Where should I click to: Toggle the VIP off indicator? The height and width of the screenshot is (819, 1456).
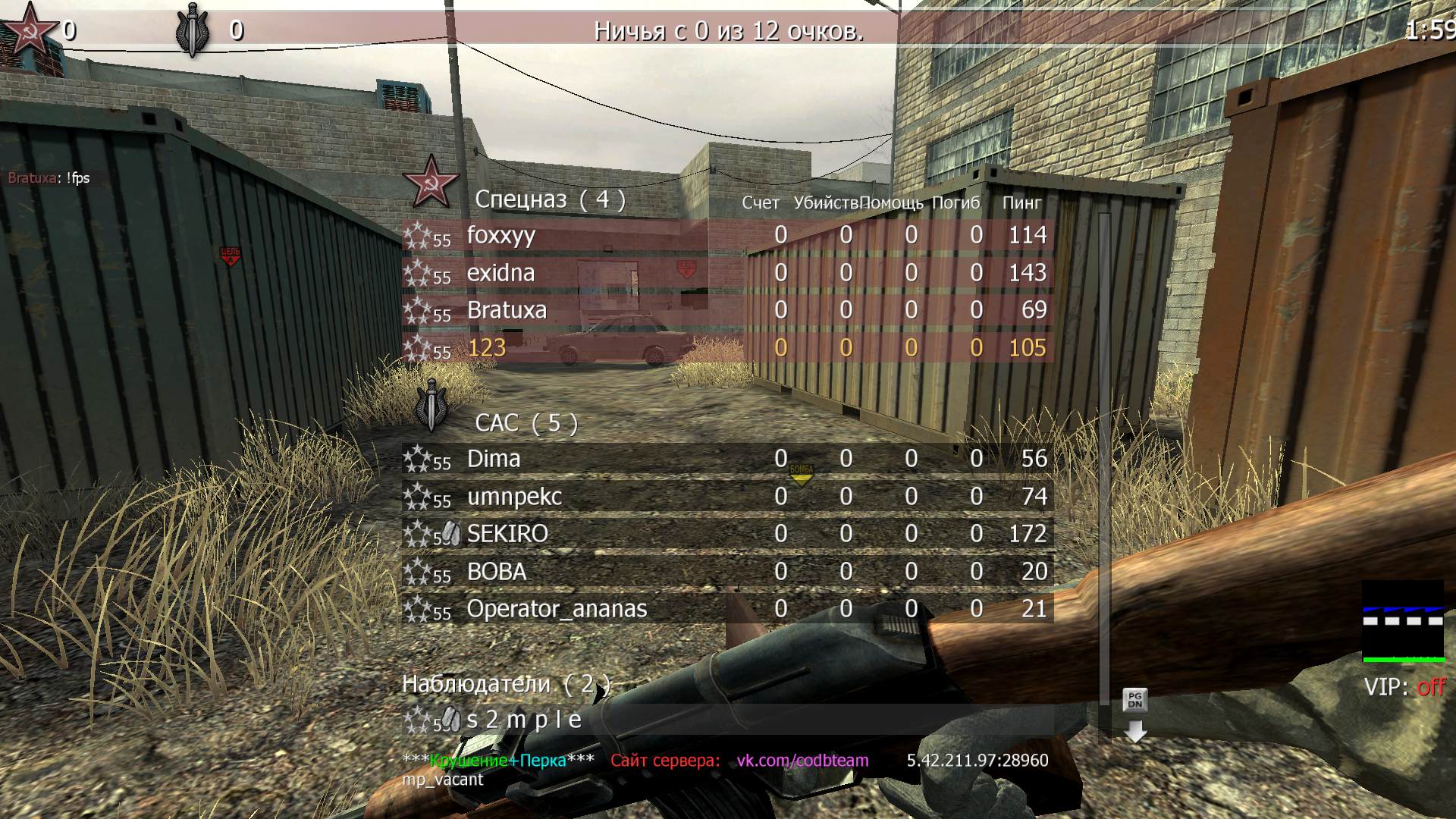coord(1404,687)
